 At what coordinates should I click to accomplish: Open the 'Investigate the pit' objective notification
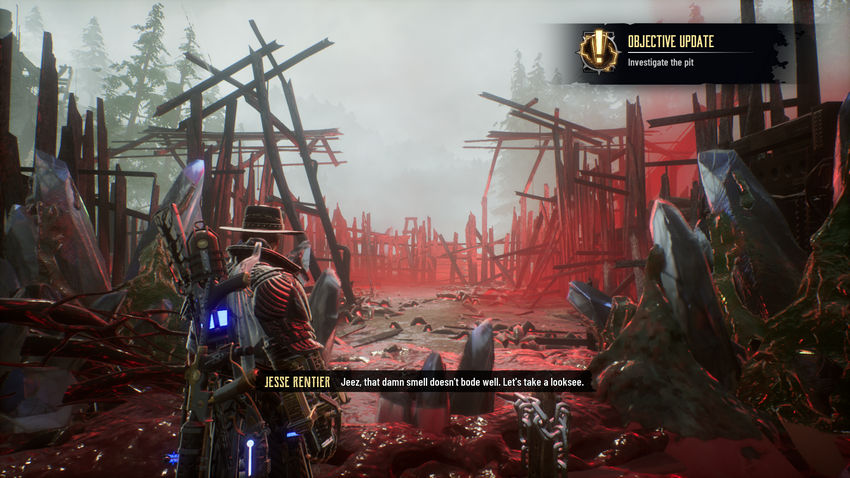(x=666, y=62)
